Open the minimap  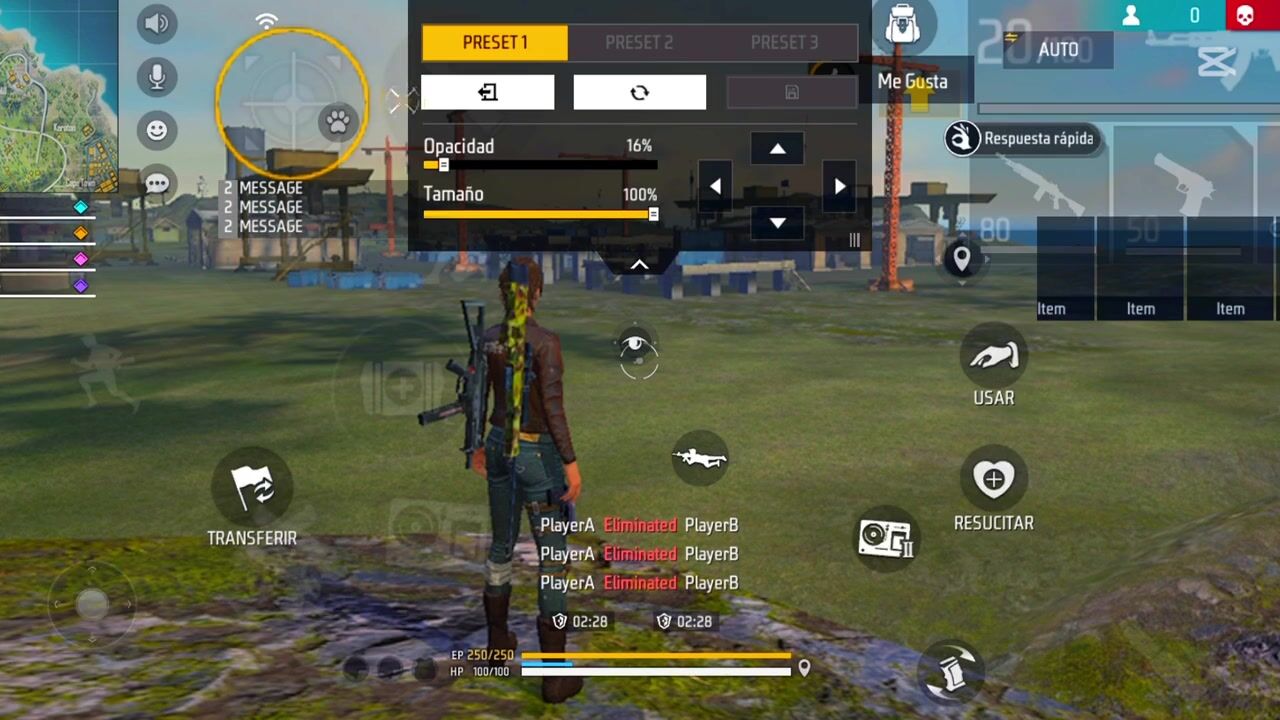[x=58, y=95]
